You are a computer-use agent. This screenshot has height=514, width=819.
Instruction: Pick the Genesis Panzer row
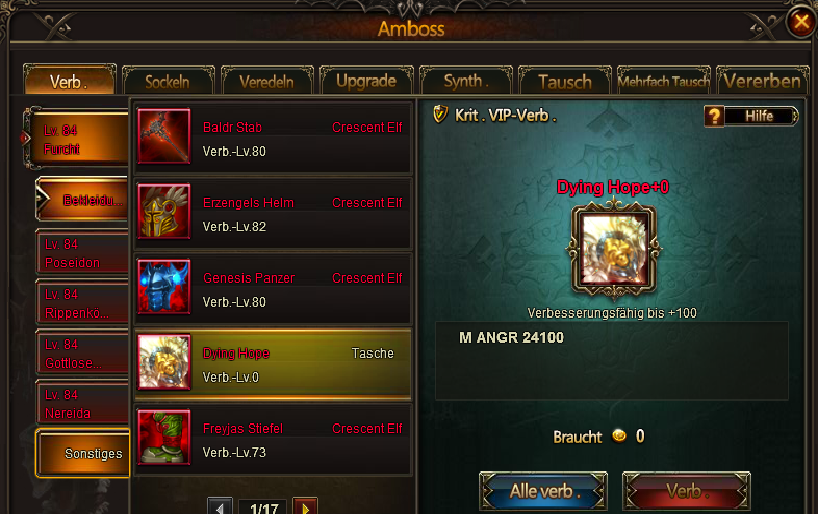[x=272, y=289]
